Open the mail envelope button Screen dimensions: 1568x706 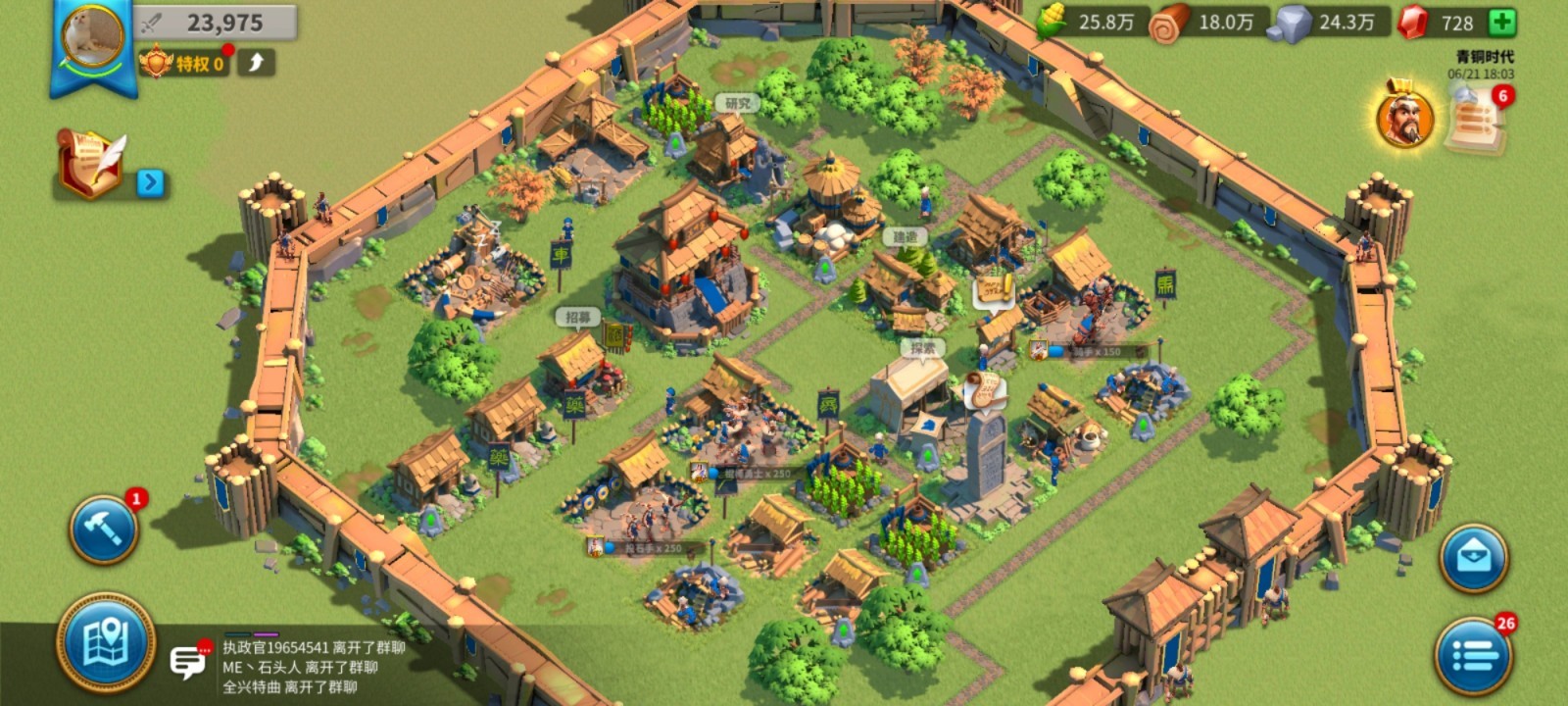pyautogui.click(x=1473, y=557)
